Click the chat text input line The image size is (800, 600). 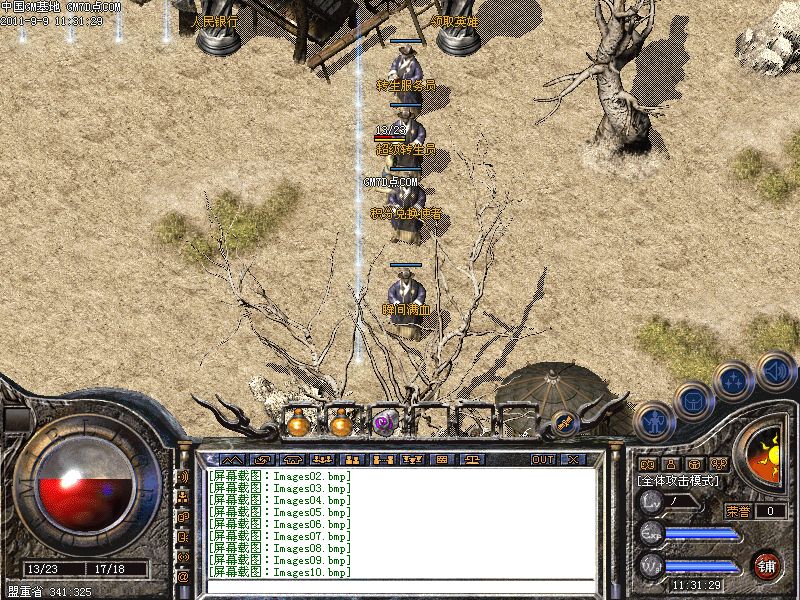pos(400,584)
